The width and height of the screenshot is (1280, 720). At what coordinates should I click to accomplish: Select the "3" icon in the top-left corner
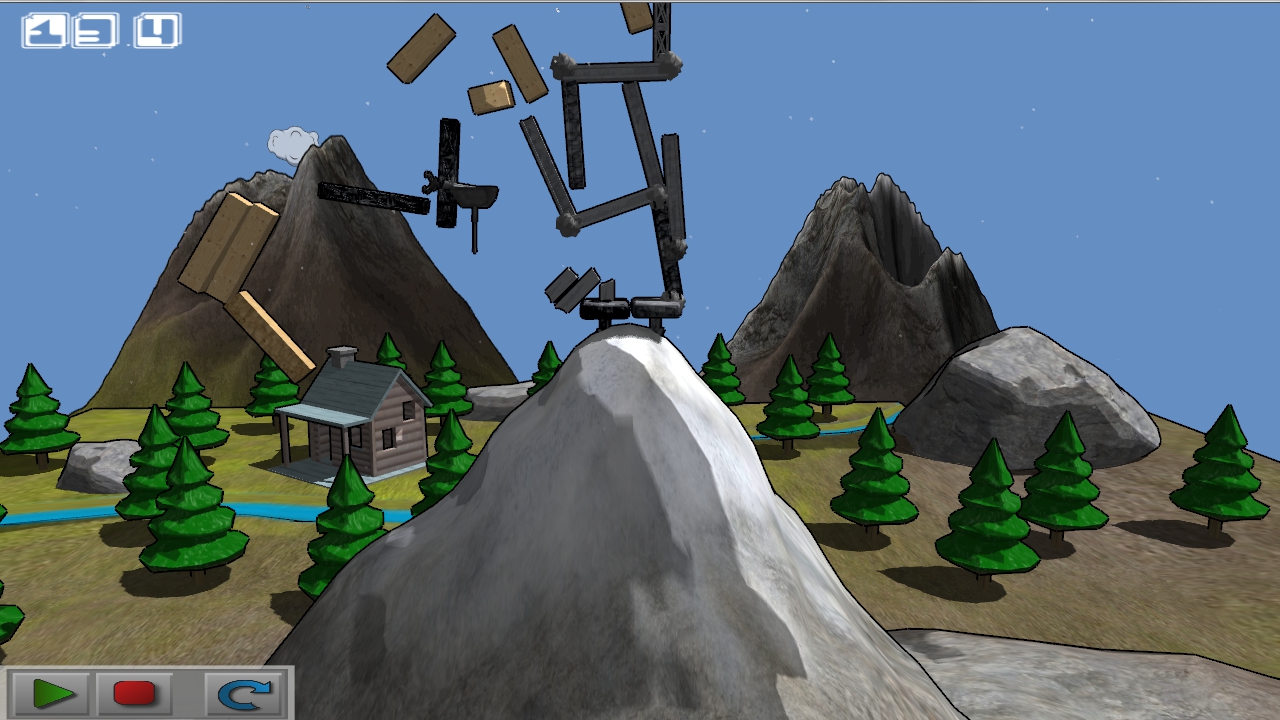coord(95,30)
